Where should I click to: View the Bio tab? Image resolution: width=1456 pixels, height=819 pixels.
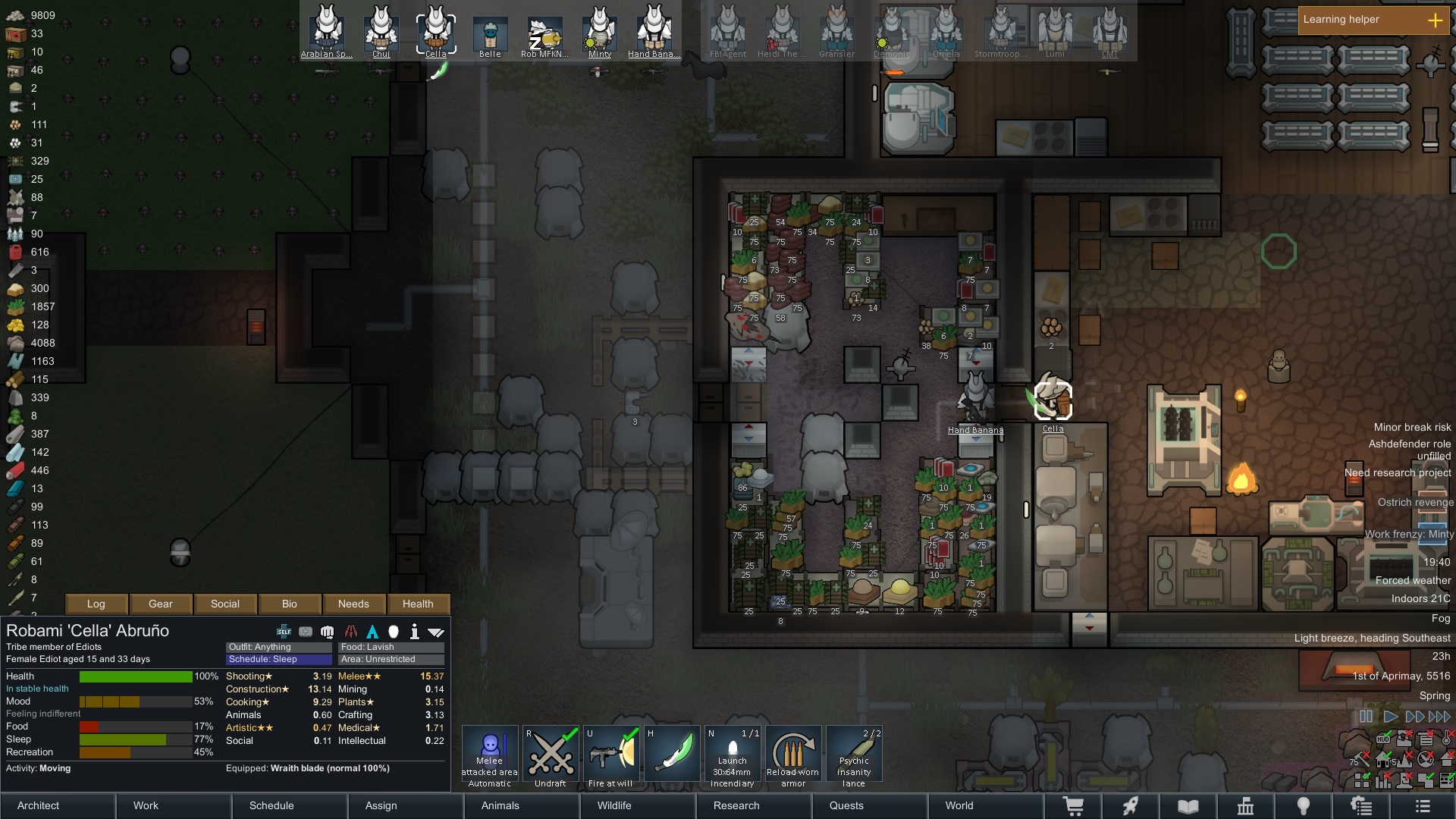tap(290, 604)
